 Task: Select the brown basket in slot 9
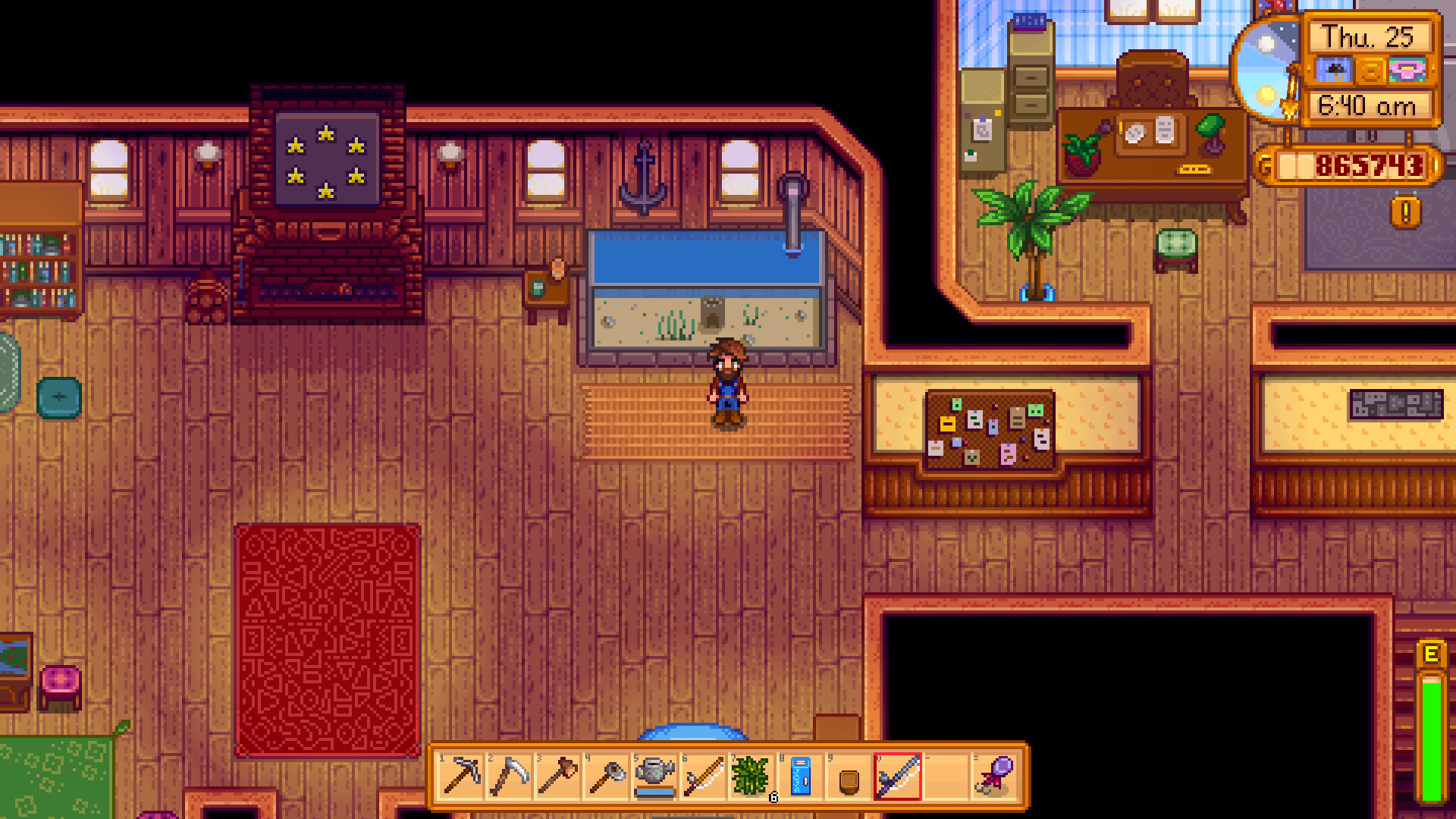click(x=848, y=775)
